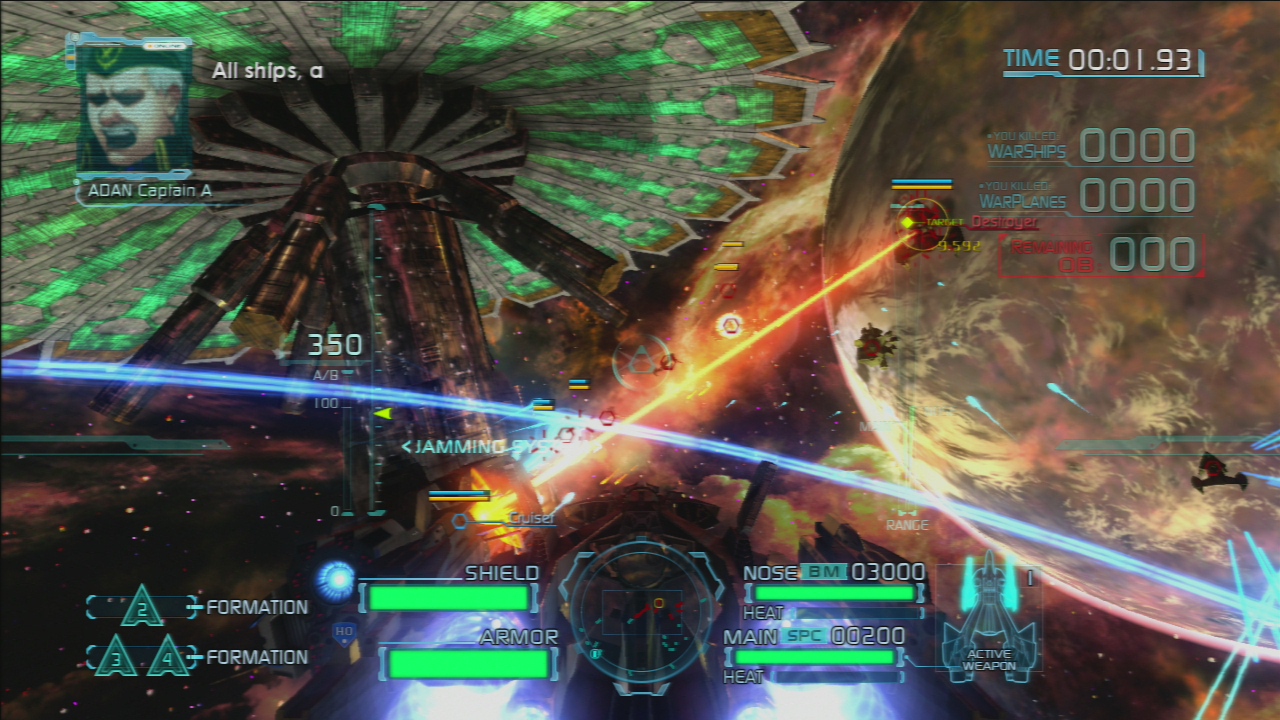Target the marked Destroyer enemy reticle
Image resolution: width=1280 pixels, height=720 pixels.
(x=911, y=223)
